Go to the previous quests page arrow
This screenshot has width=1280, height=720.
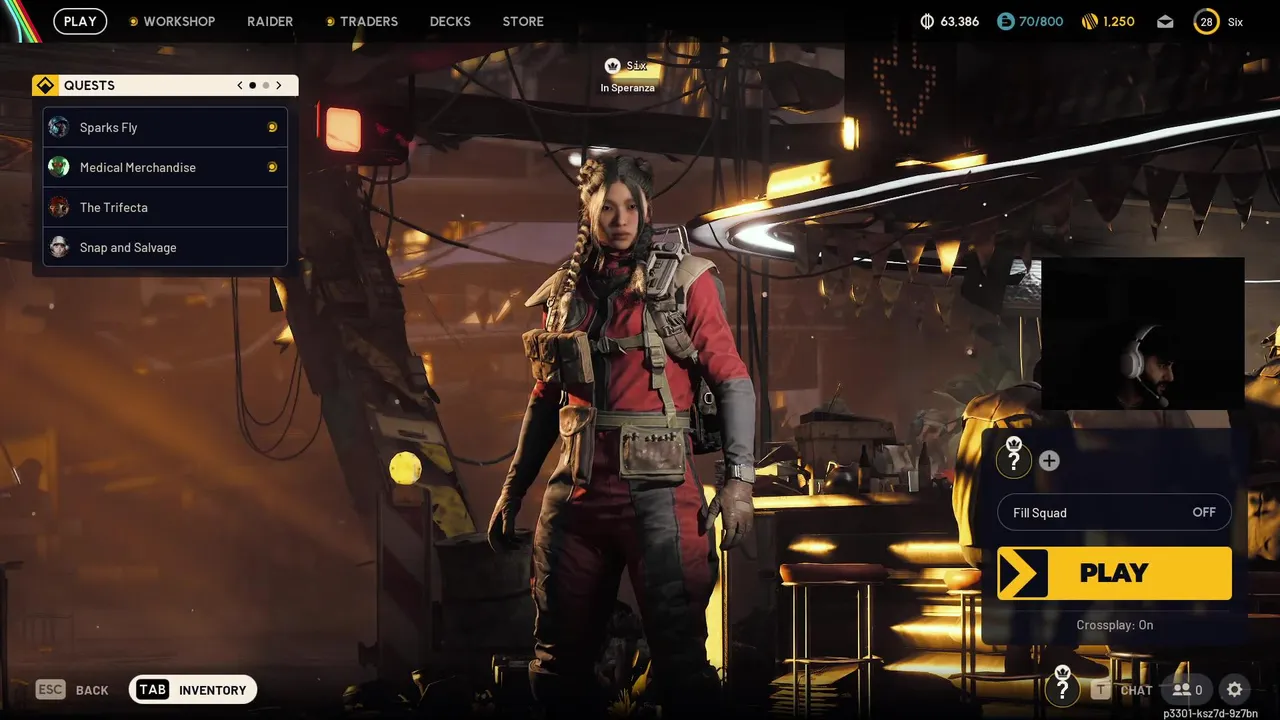[x=240, y=86]
